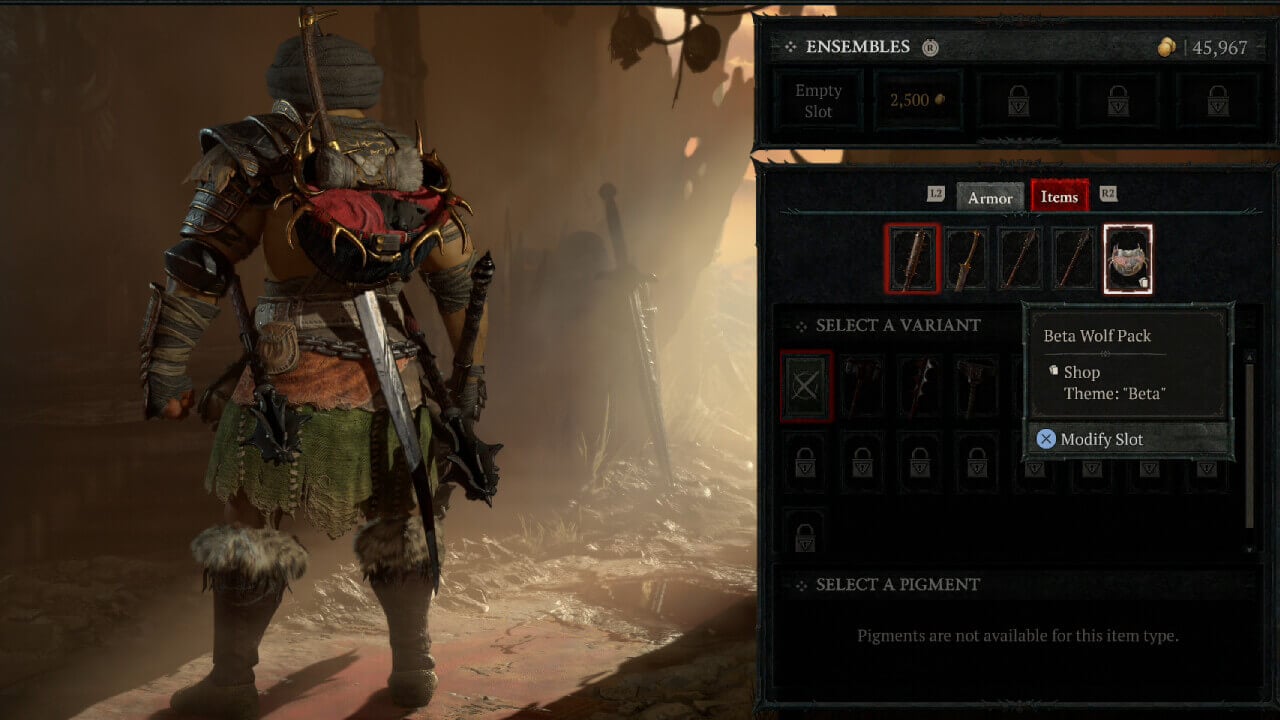Image resolution: width=1280 pixels, height=720 pixels.
Task: Select the Beta Wolf Pack trophy icon
Action: 1129,257
